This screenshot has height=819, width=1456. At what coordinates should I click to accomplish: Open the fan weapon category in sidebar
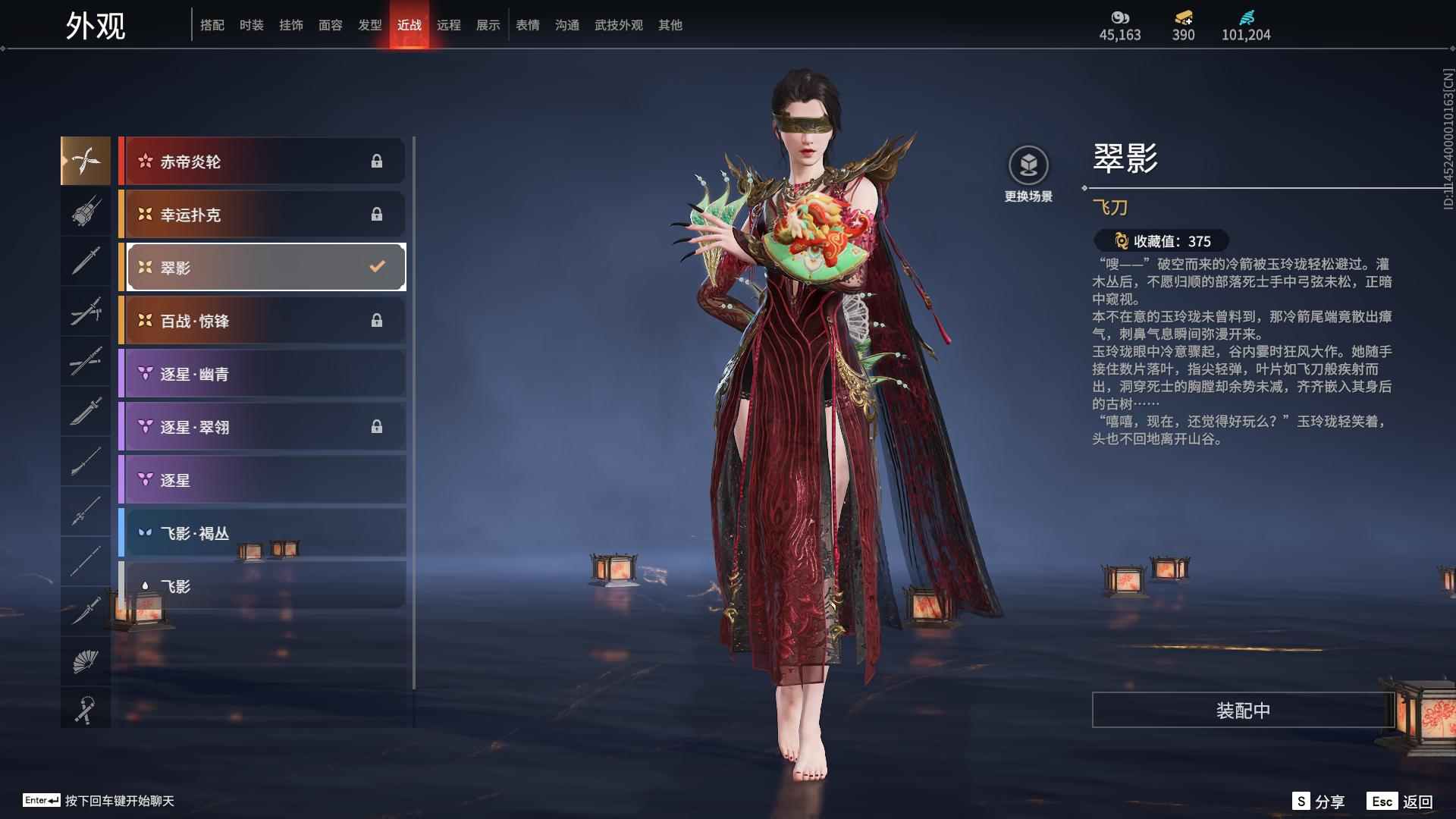click(86, 661)
